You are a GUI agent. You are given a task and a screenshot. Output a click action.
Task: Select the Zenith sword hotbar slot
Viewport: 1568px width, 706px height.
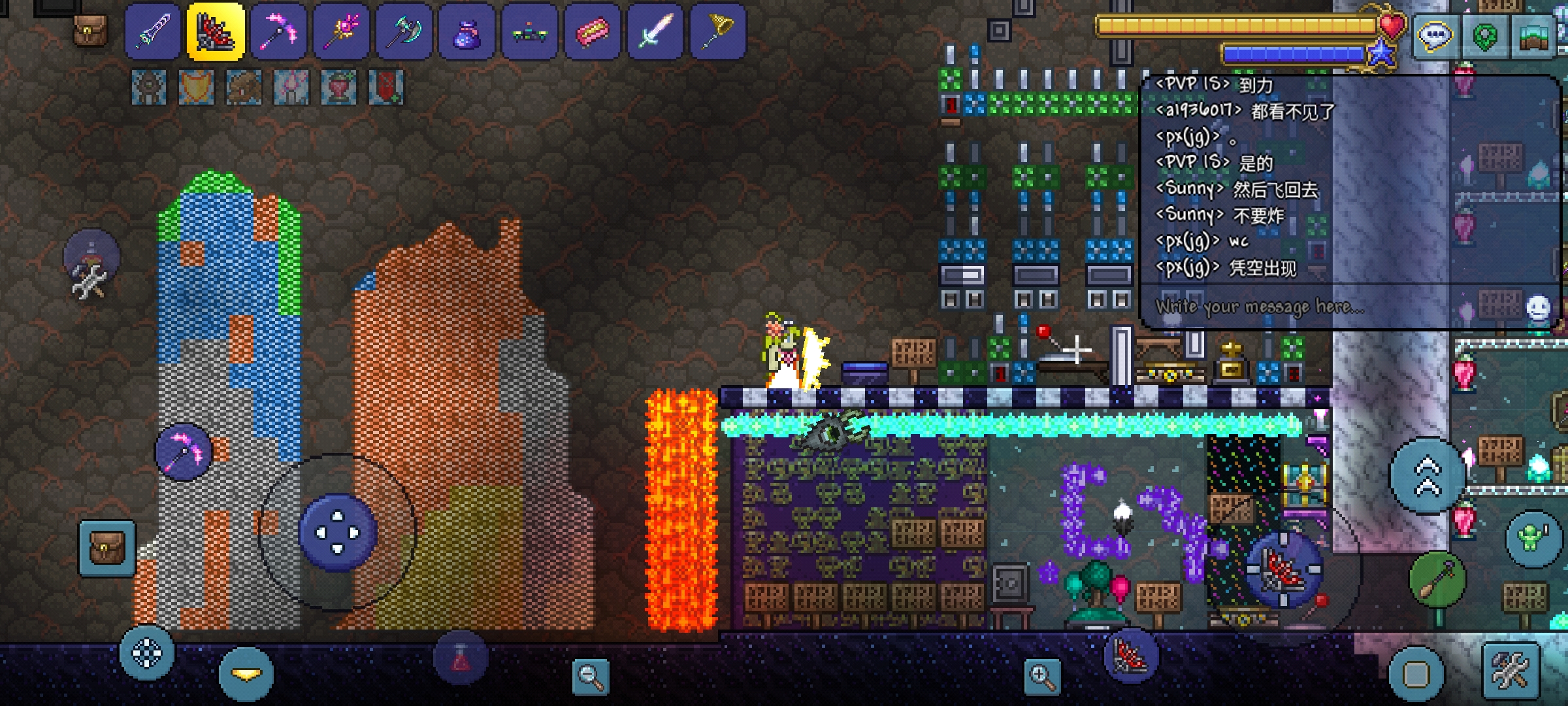pos(153,31)
